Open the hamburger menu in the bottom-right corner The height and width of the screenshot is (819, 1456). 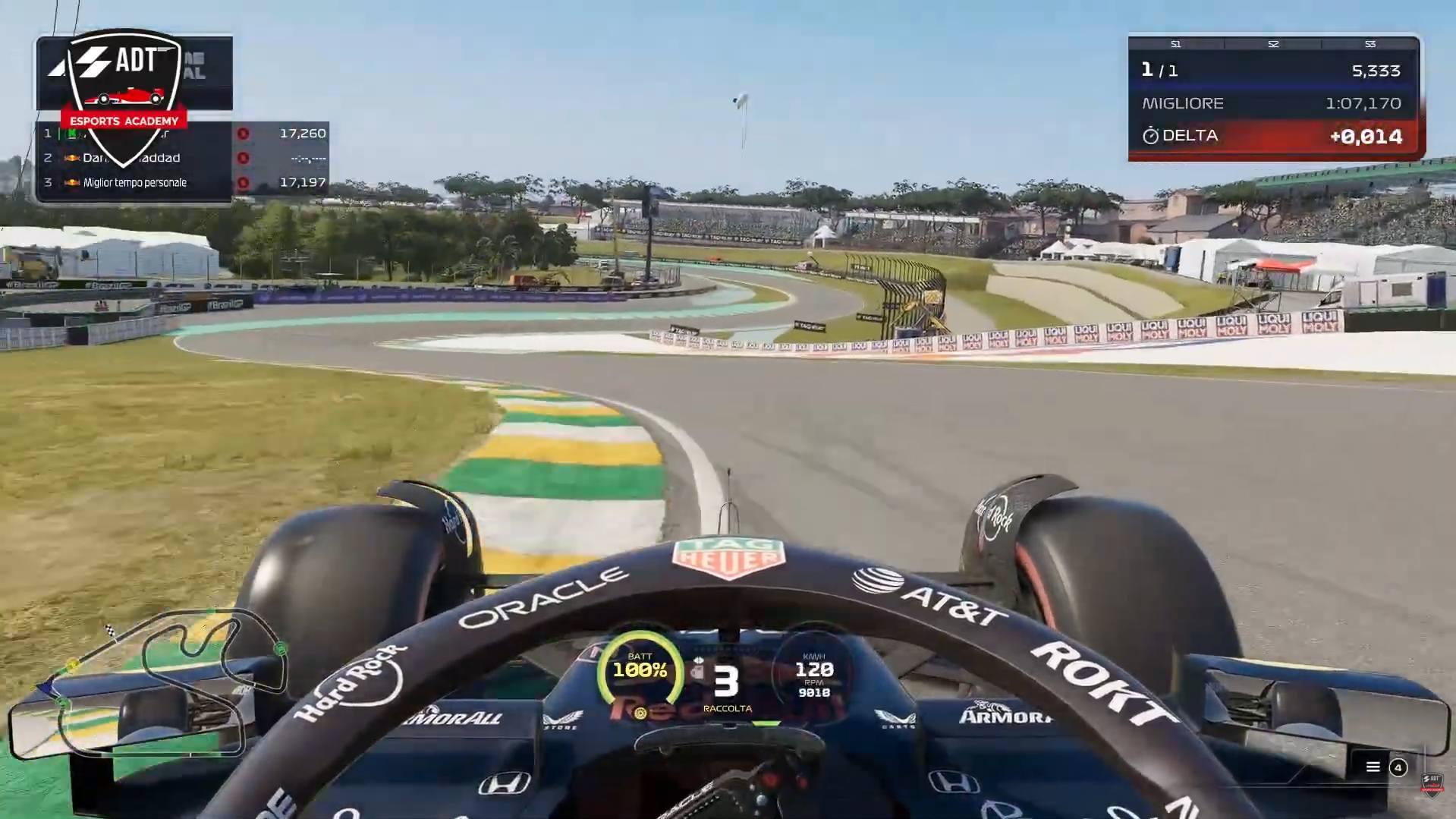pos(1373,767)
